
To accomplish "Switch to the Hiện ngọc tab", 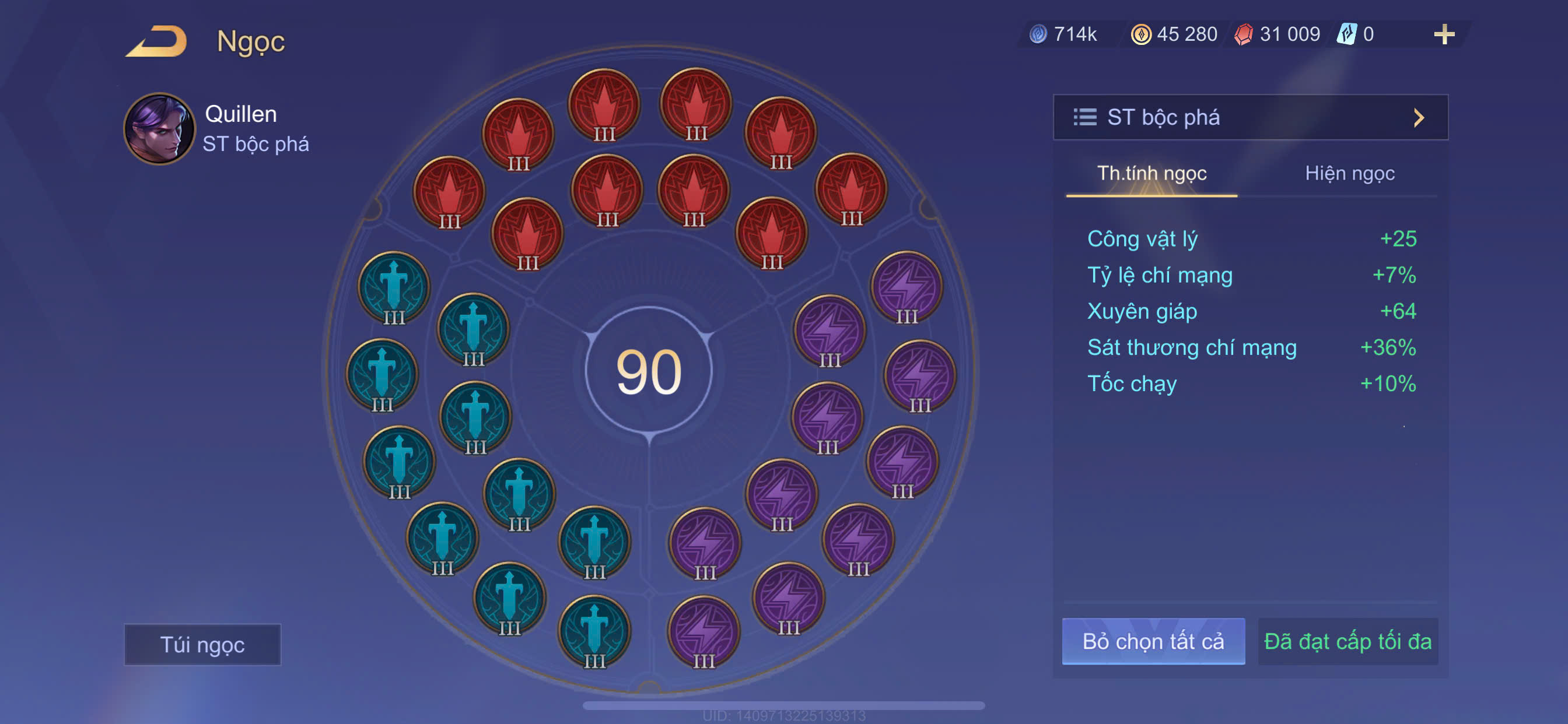I will pyautogui.click(x=1349, y=173).
